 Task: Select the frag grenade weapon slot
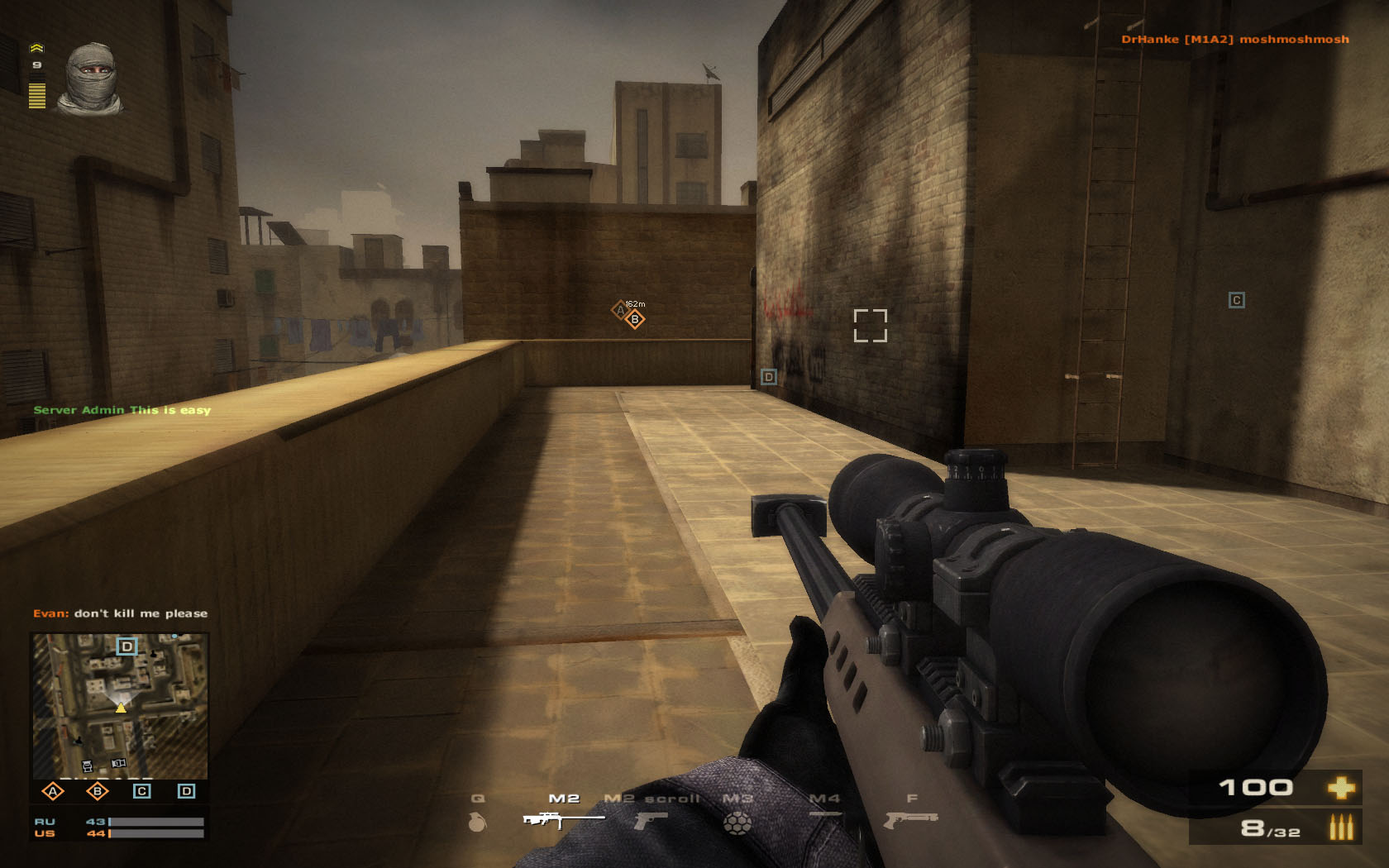tap(478, 821)
